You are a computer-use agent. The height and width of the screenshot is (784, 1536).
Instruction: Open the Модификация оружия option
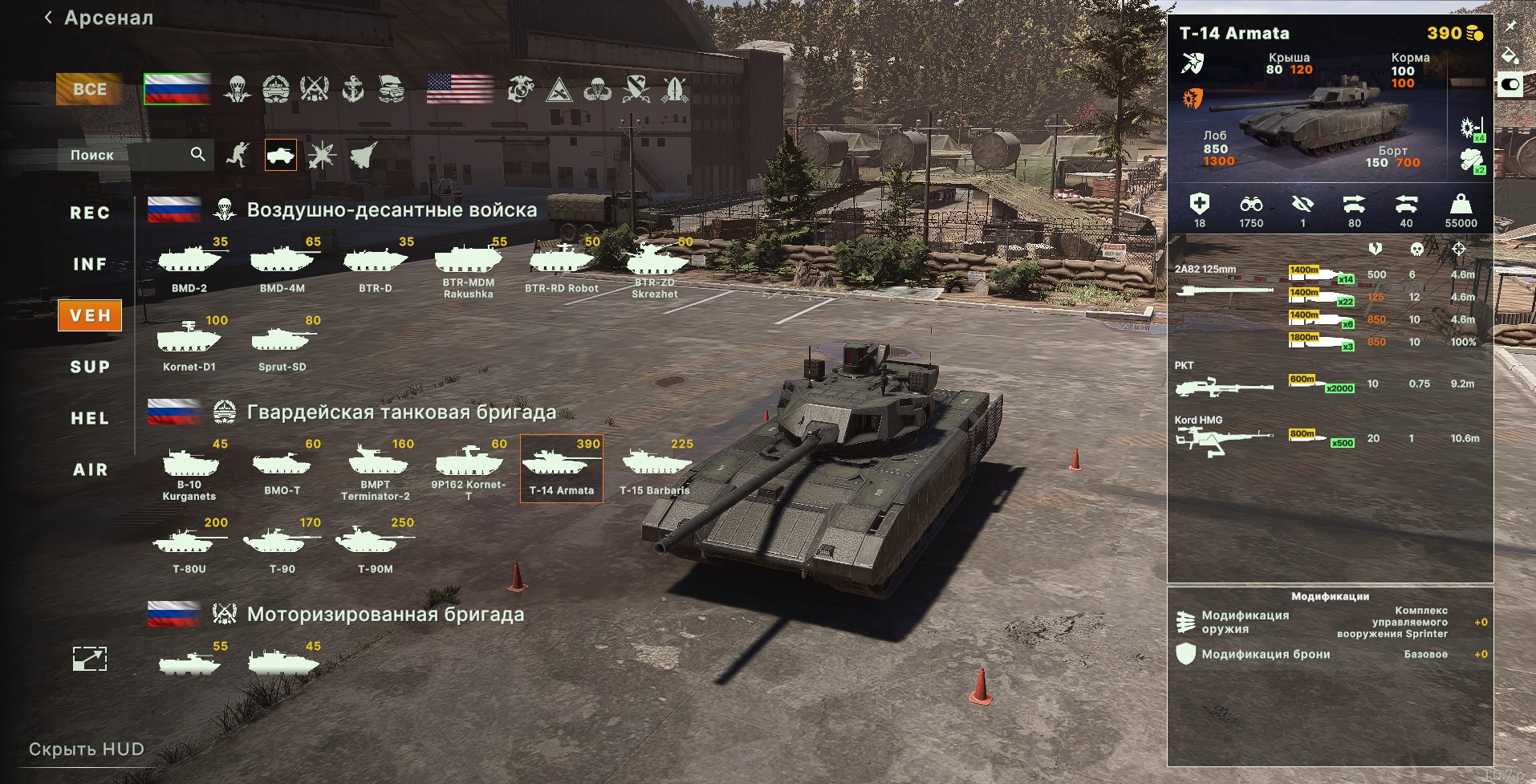coord(1245,622)
